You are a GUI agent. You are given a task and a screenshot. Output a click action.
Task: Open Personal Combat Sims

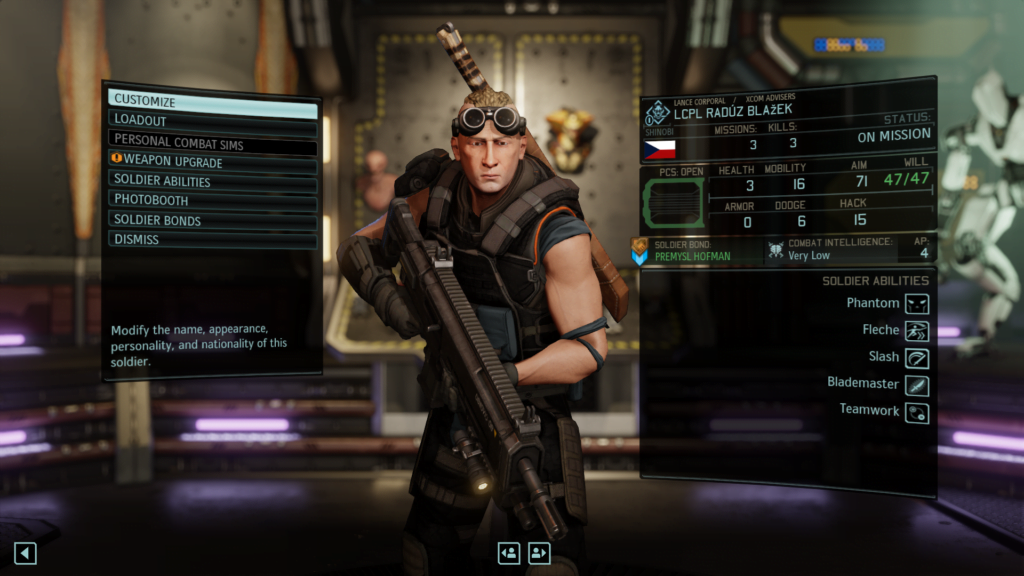(212, 141)
